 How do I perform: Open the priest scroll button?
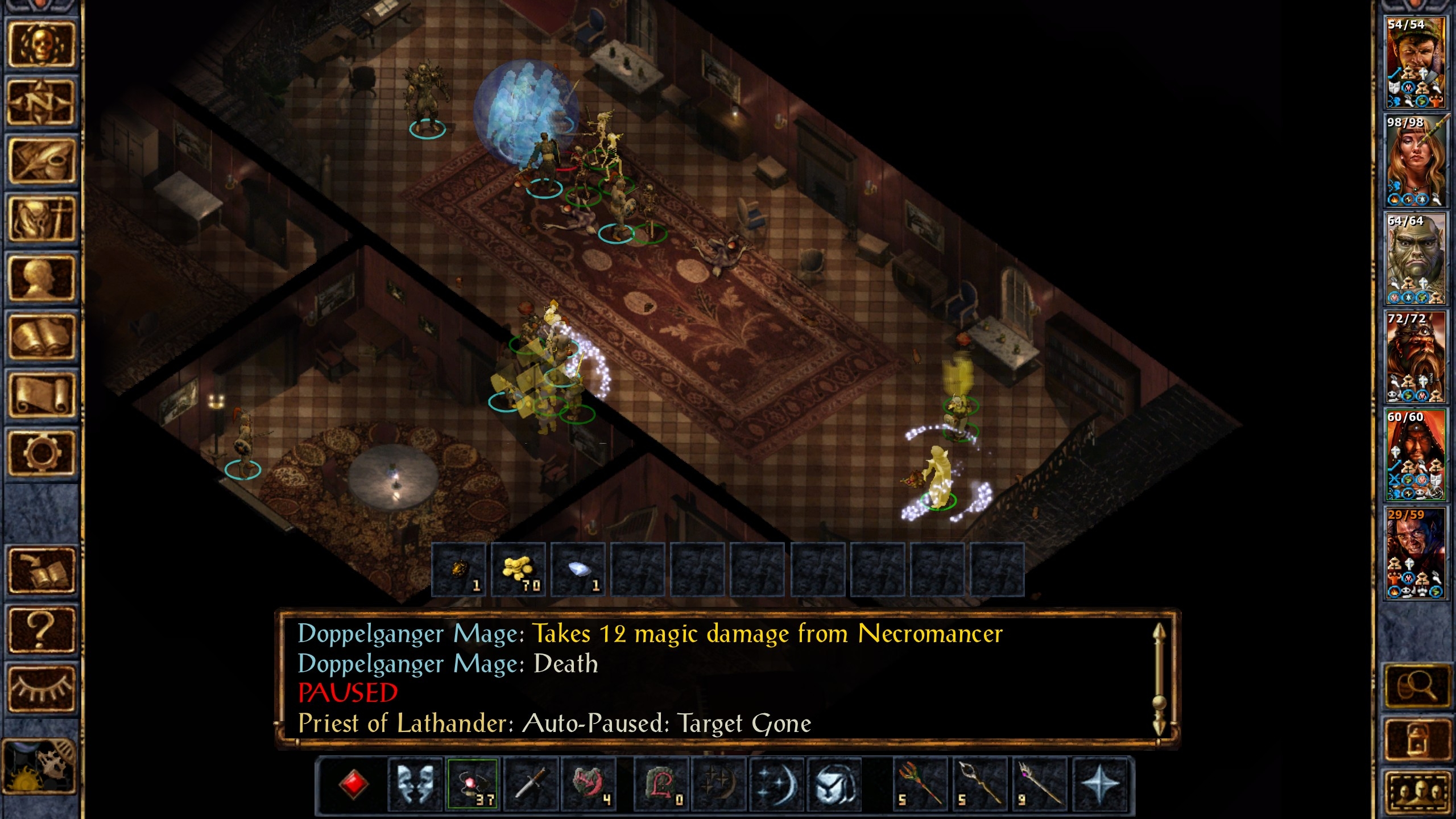click(41, 395)
